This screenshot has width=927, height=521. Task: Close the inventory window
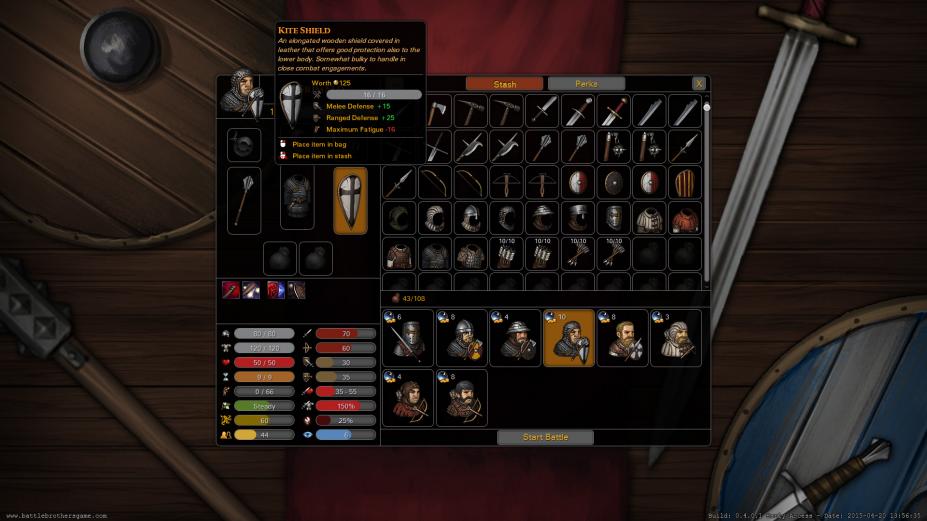[x=699, y=84]
